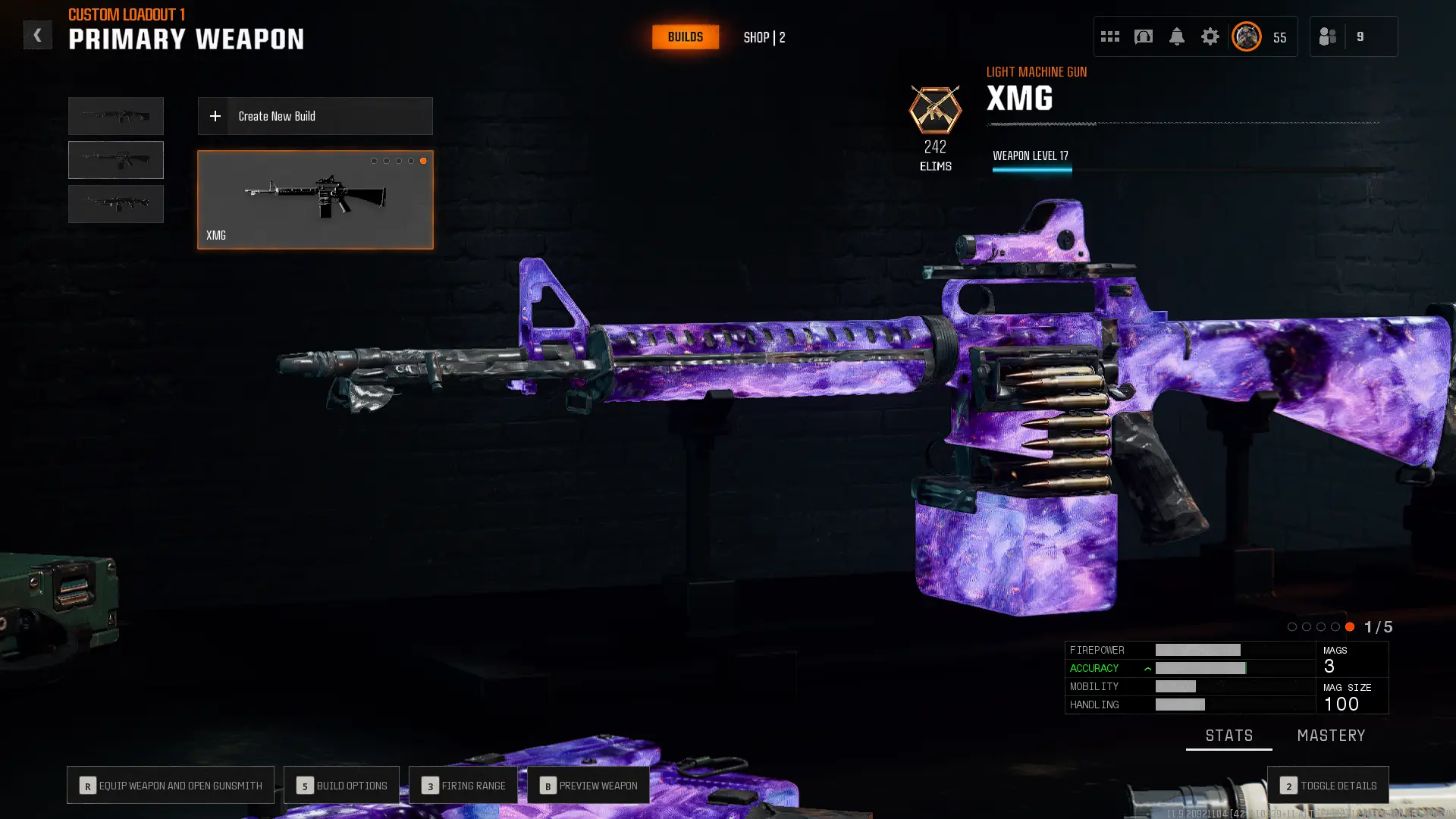Open the friends list icon
The width and height of the screenshot is (1456, 819).
[x=1328, y=36]
